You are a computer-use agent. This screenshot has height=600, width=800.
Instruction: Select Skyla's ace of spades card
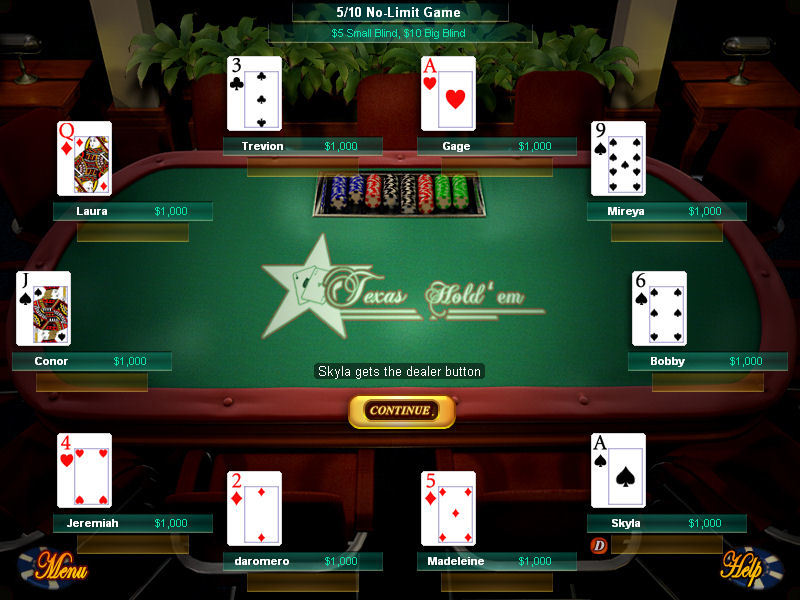point(618,470)
